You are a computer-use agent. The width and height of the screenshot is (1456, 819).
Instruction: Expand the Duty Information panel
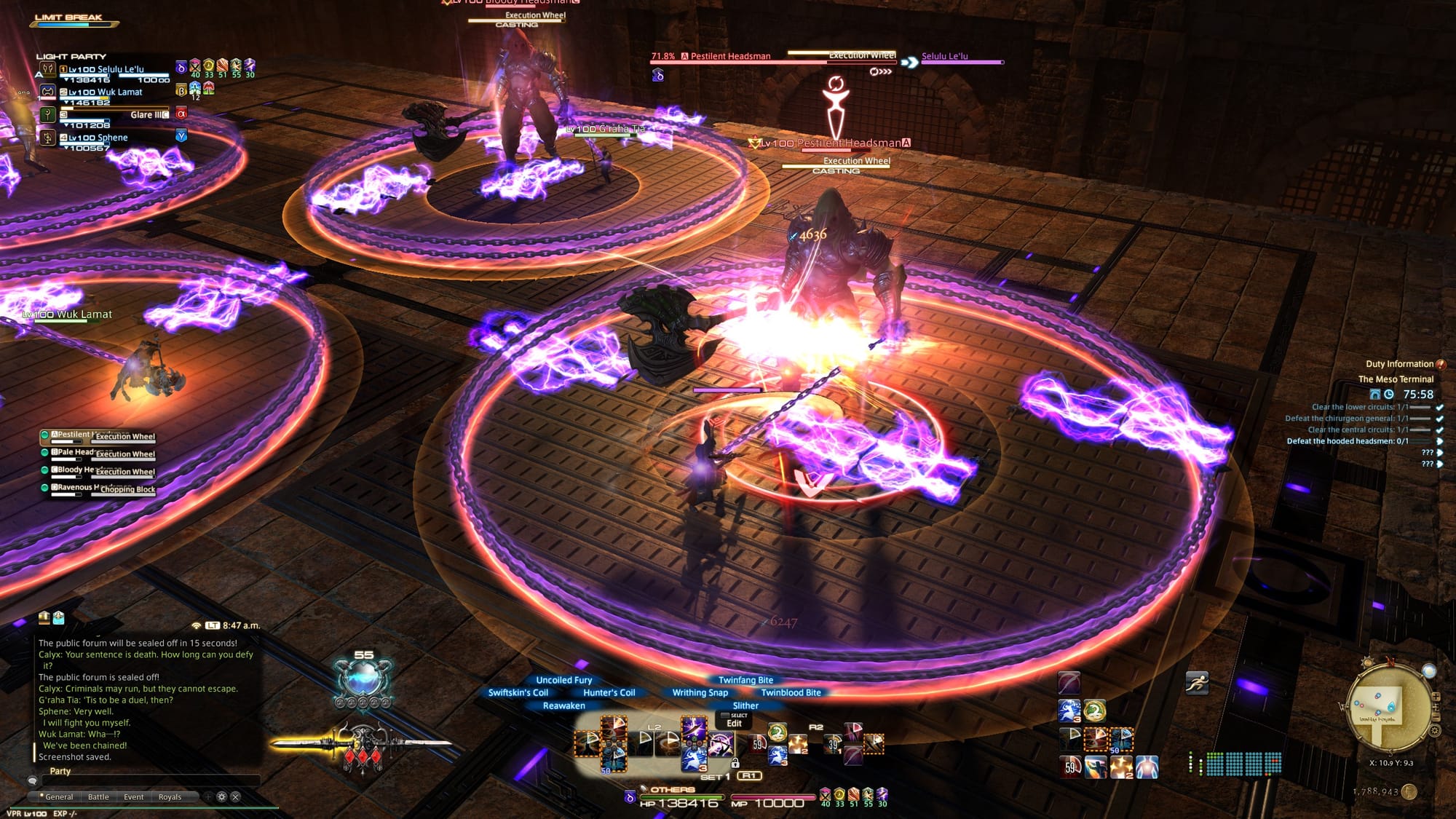(1441, 365)
